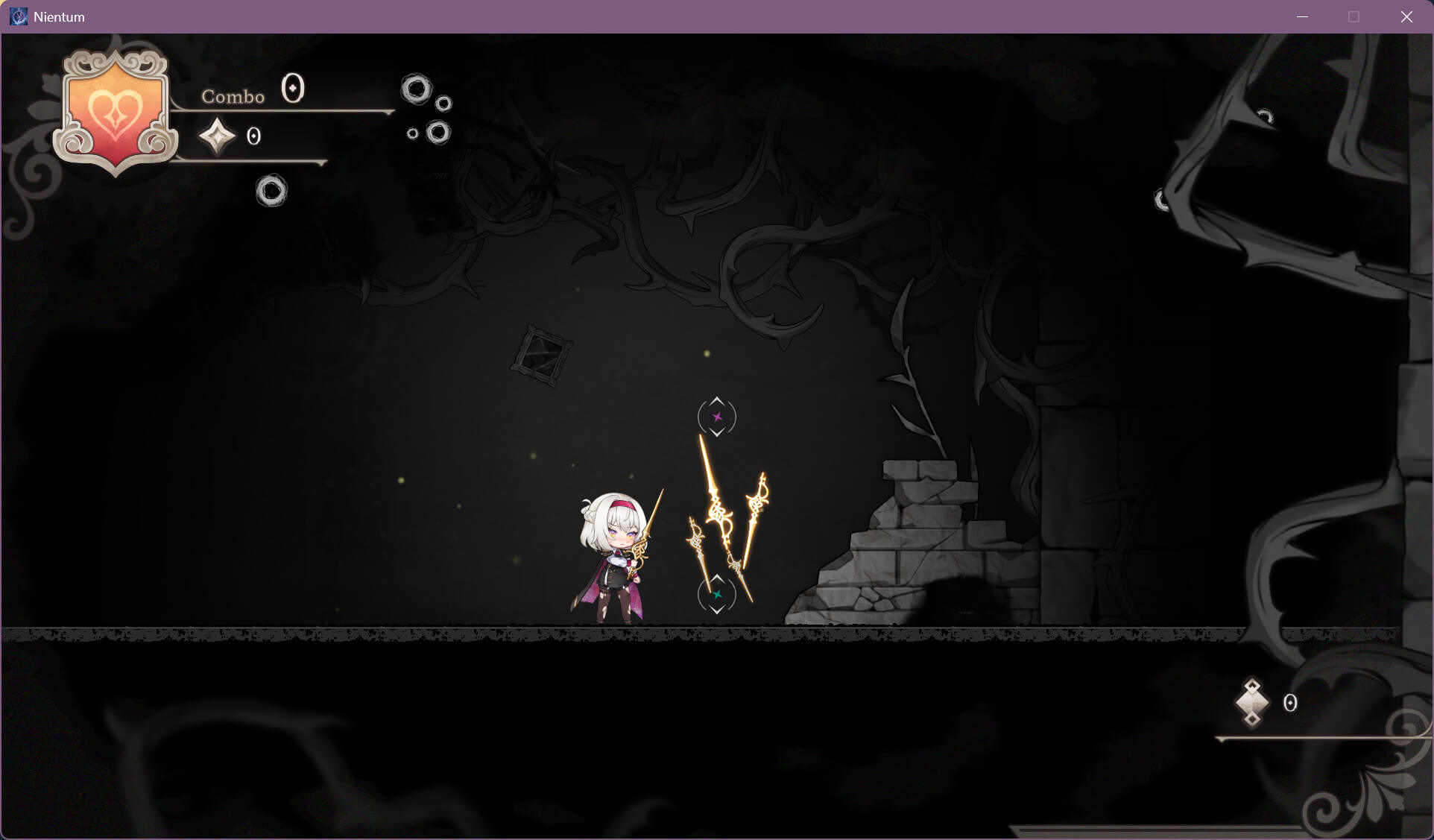Minimize the Nientum window

[x=1302, y=16]
